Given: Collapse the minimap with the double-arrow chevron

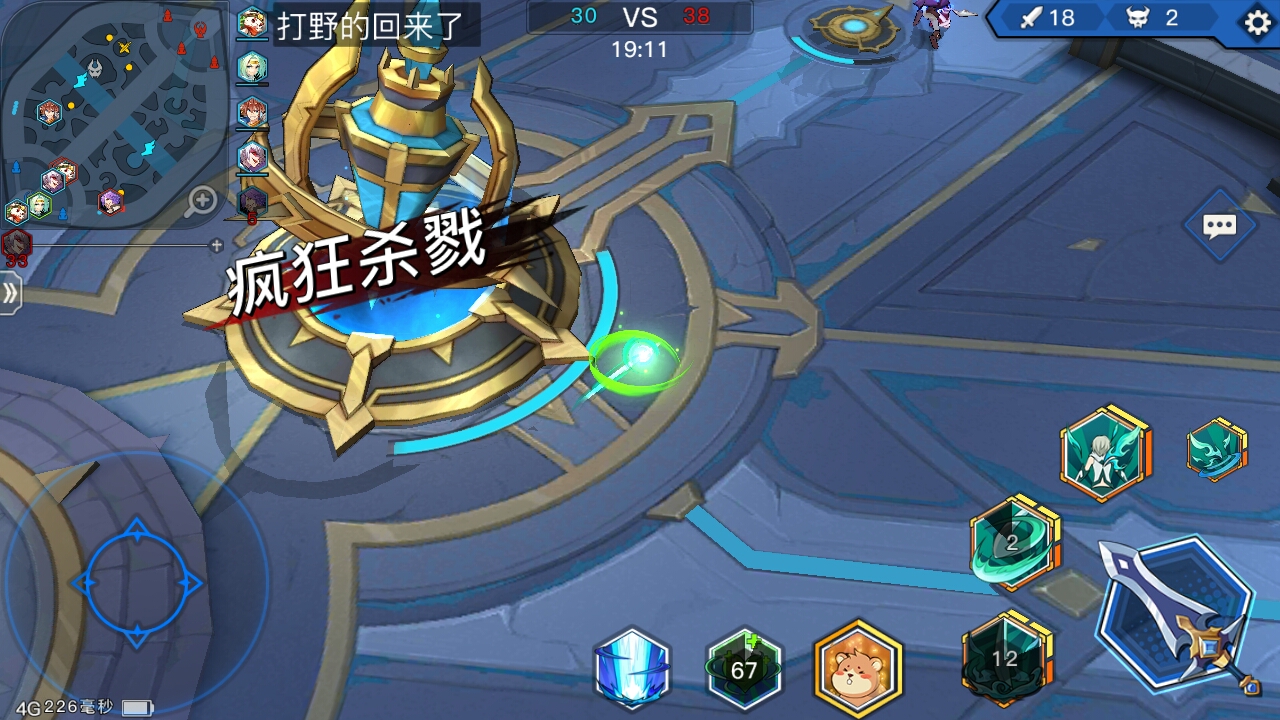Looking at the screenshot, I should point(12,294).
